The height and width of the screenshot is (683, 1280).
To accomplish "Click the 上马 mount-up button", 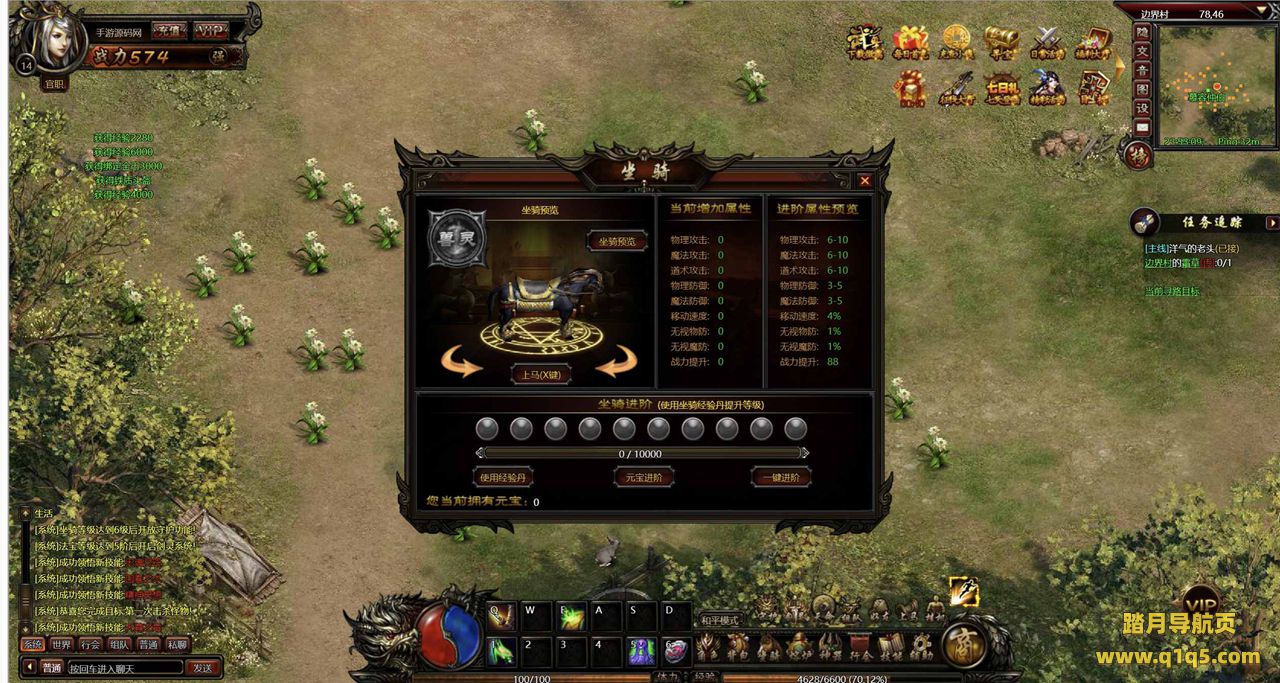I will click(540, 375).
